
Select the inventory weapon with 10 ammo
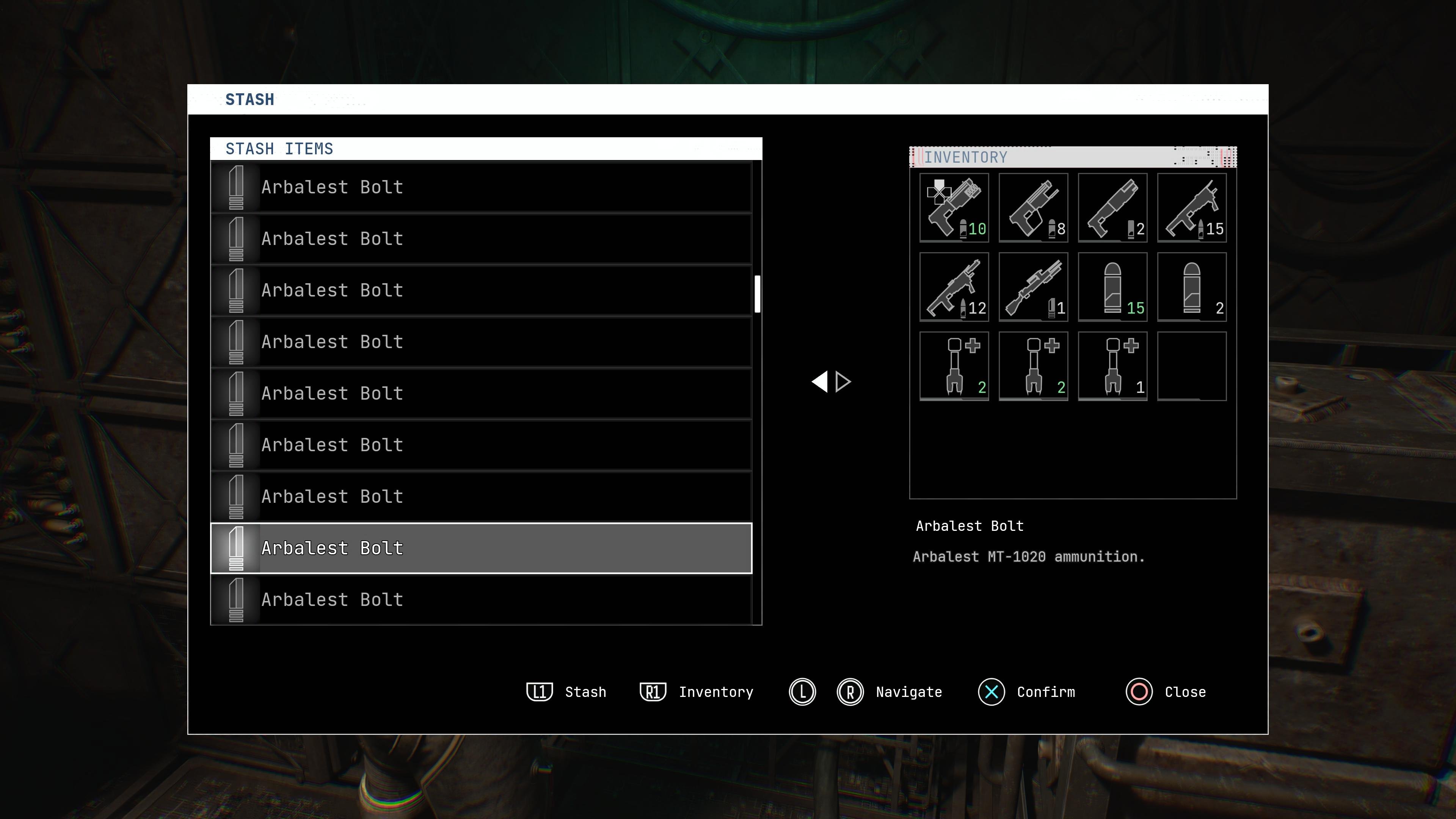(954, 207)
